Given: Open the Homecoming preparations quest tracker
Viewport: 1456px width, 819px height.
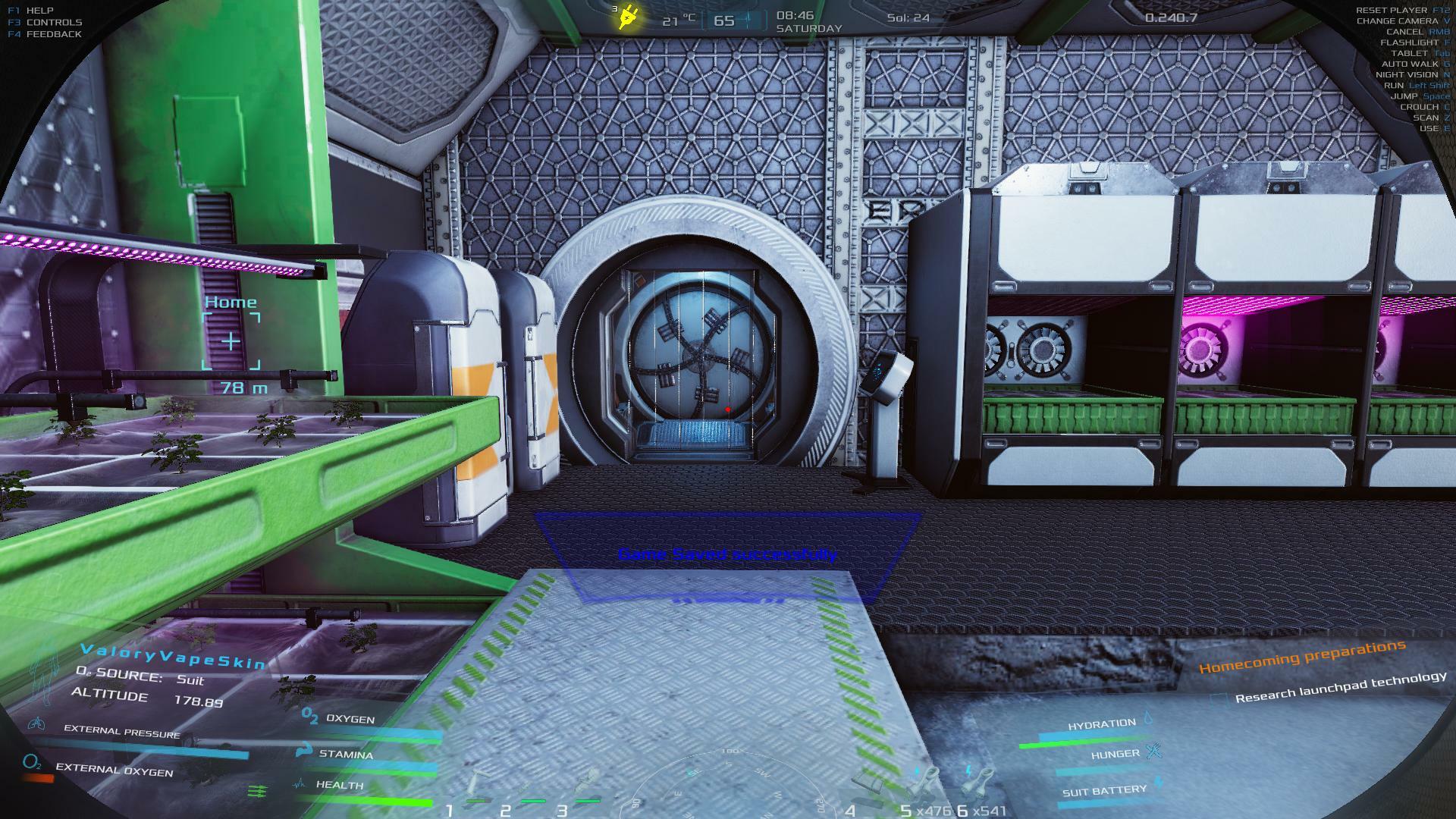Looking at the screenshot, I should point(1301,657).
